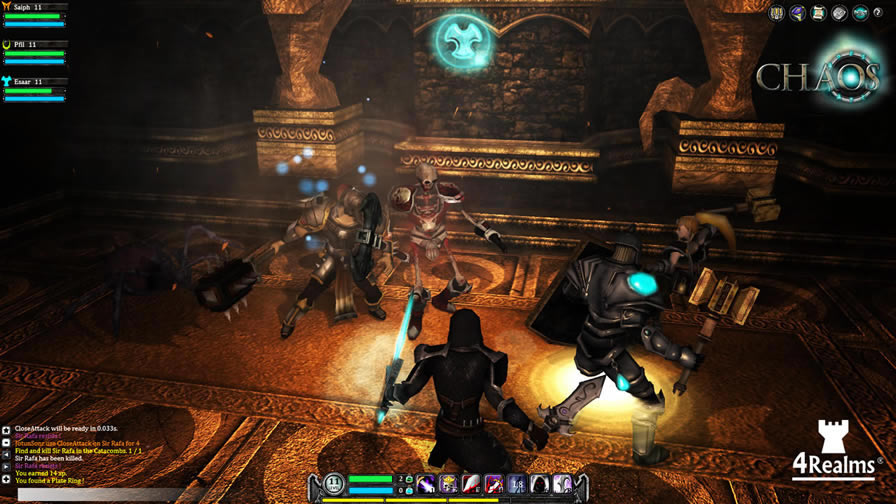The width and height of the screenshot is (896, 504).
Task: Open the golden trident icon menu
Action: click(777, 12)
